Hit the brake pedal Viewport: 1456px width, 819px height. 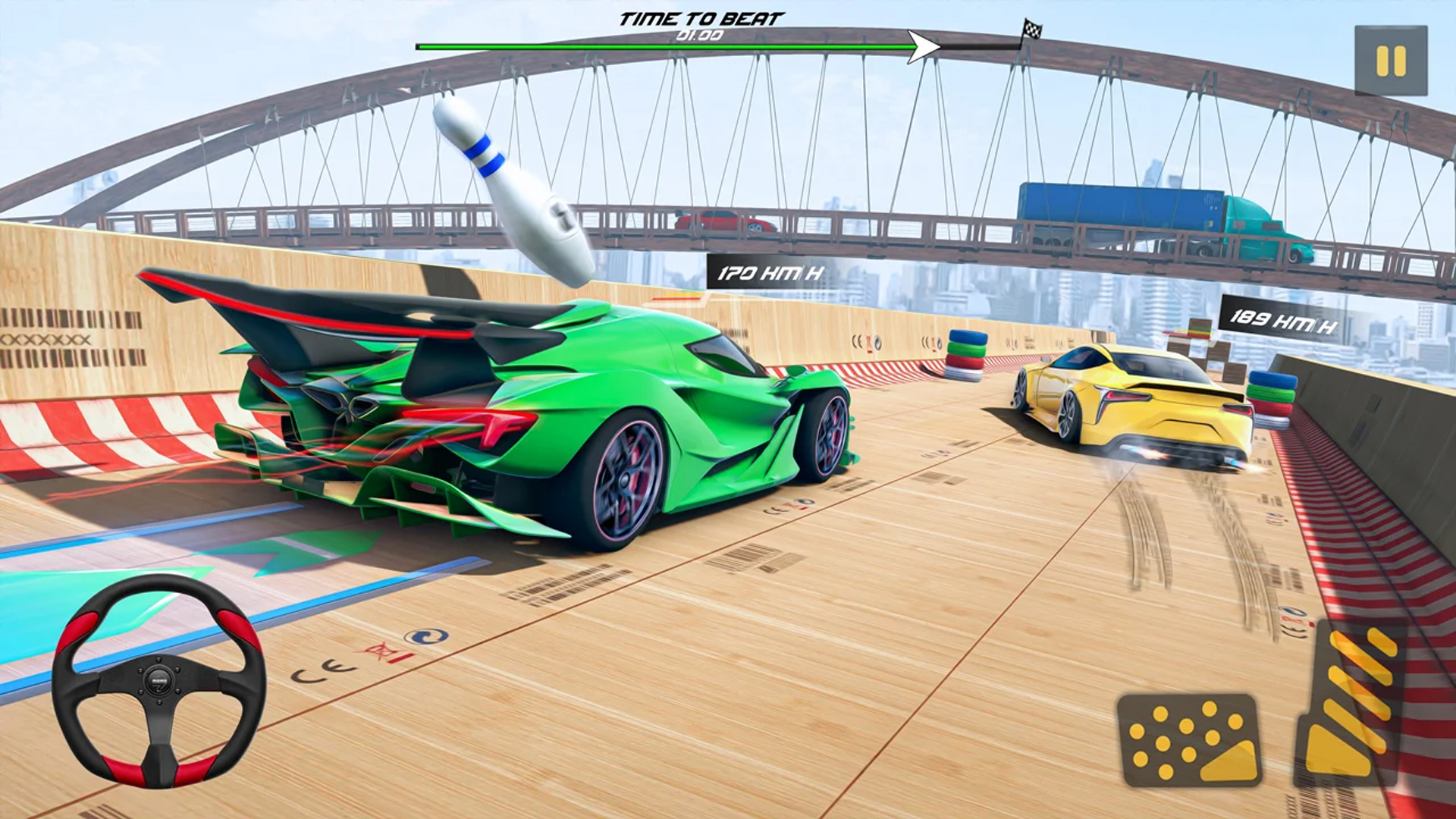click(1188, 739)
